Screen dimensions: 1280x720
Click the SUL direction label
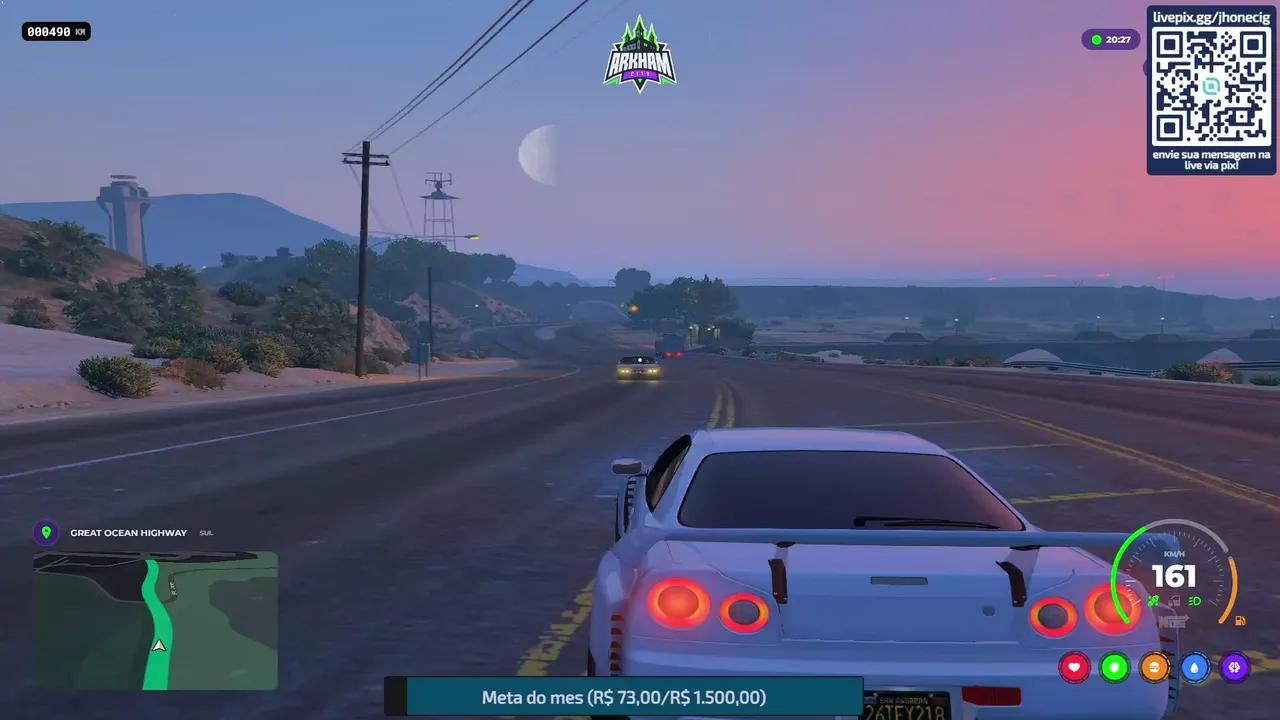[206, 532]
